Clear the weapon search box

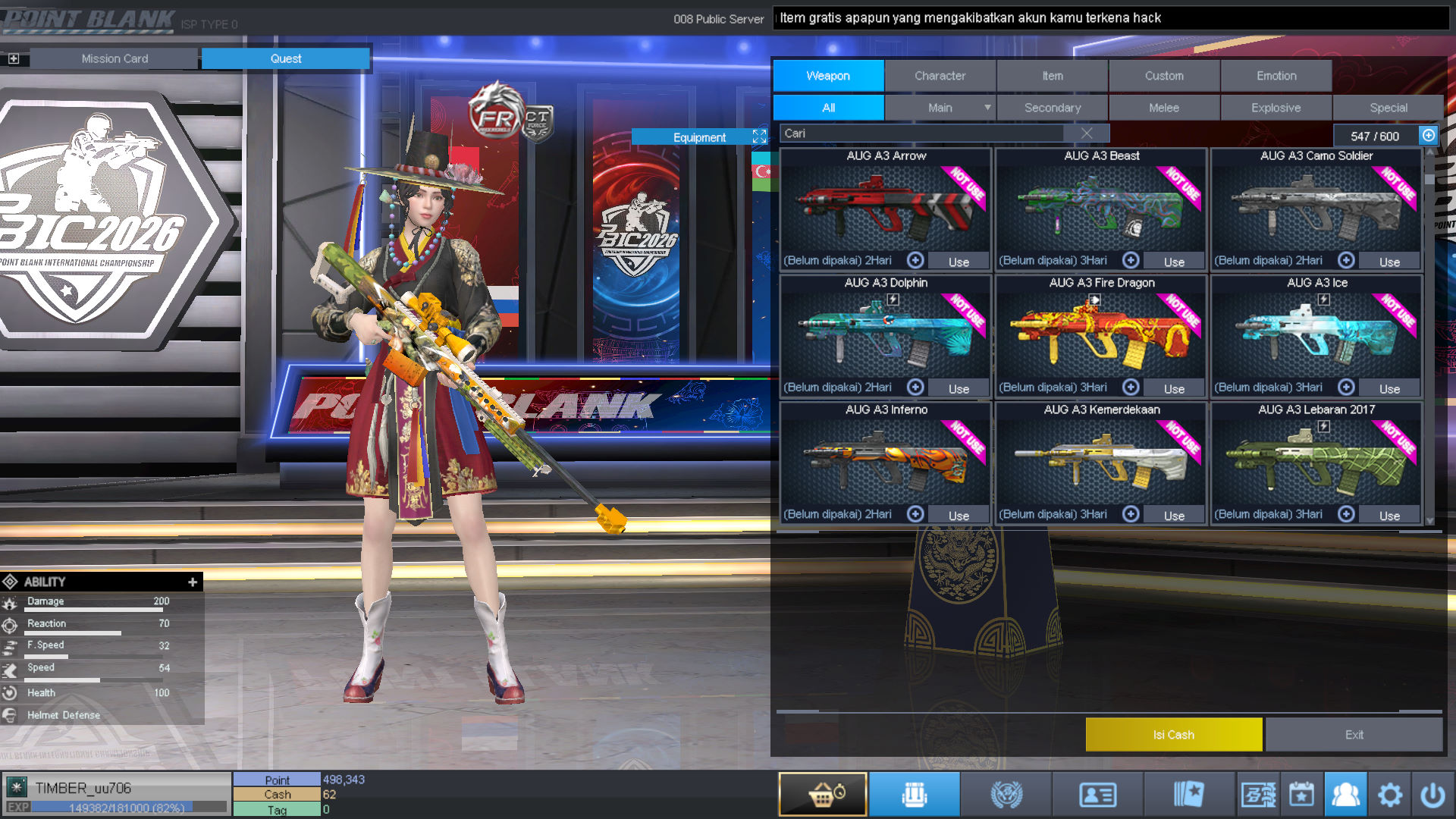point(1087,133)
